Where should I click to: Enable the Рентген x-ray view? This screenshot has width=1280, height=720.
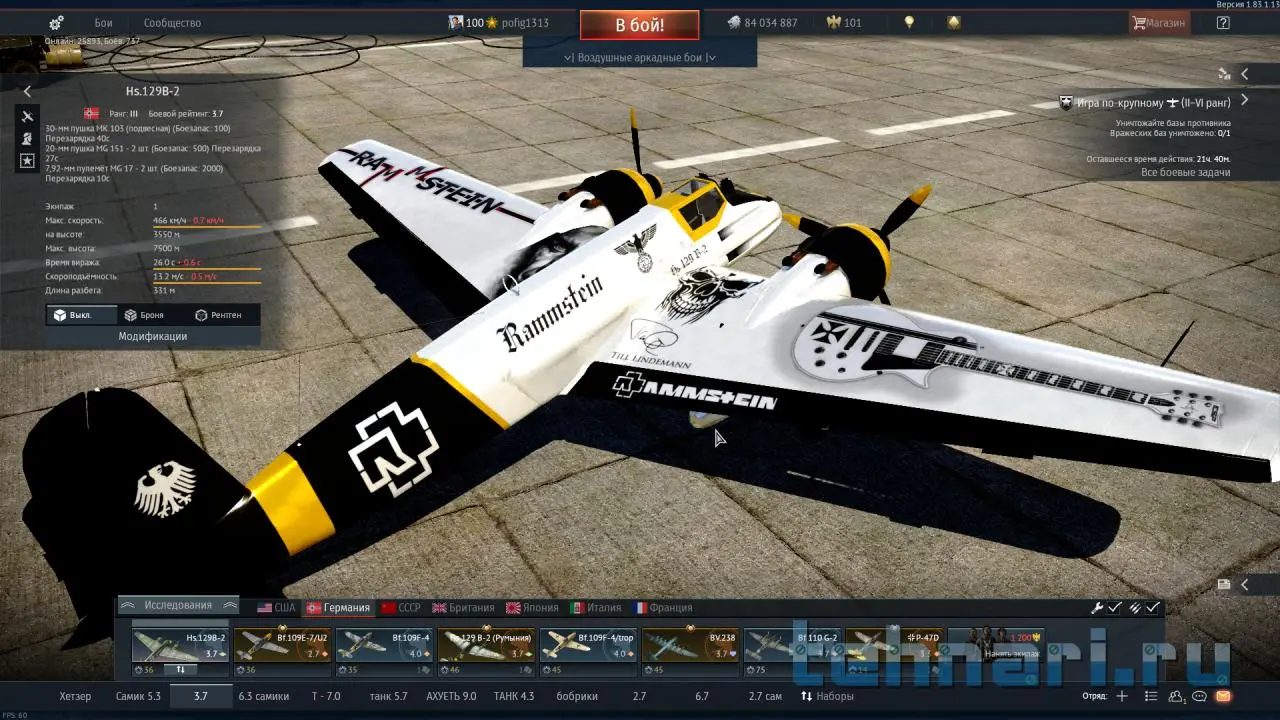218,315
